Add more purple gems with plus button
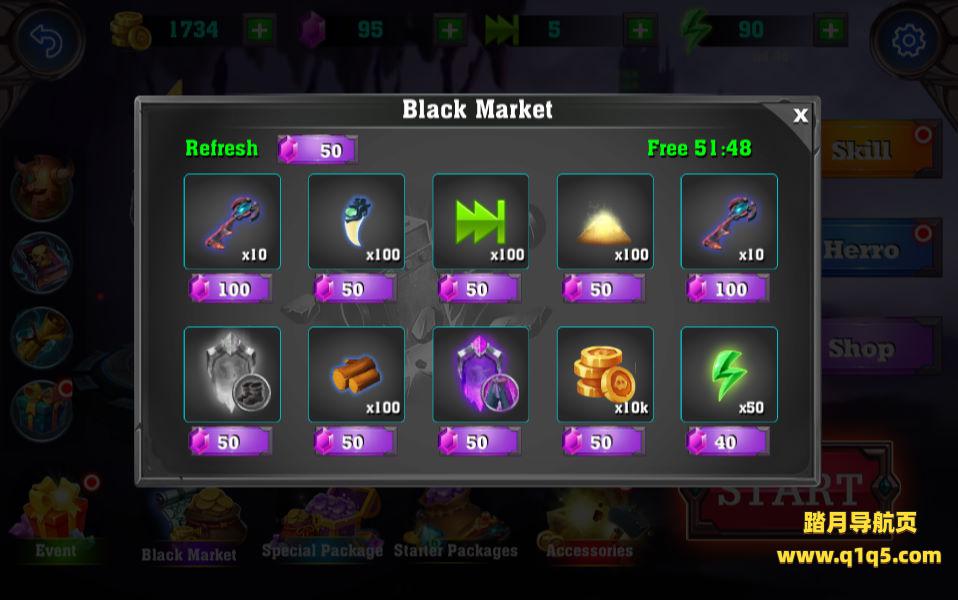This screenshot has width=958, height=600. (450, 30)
